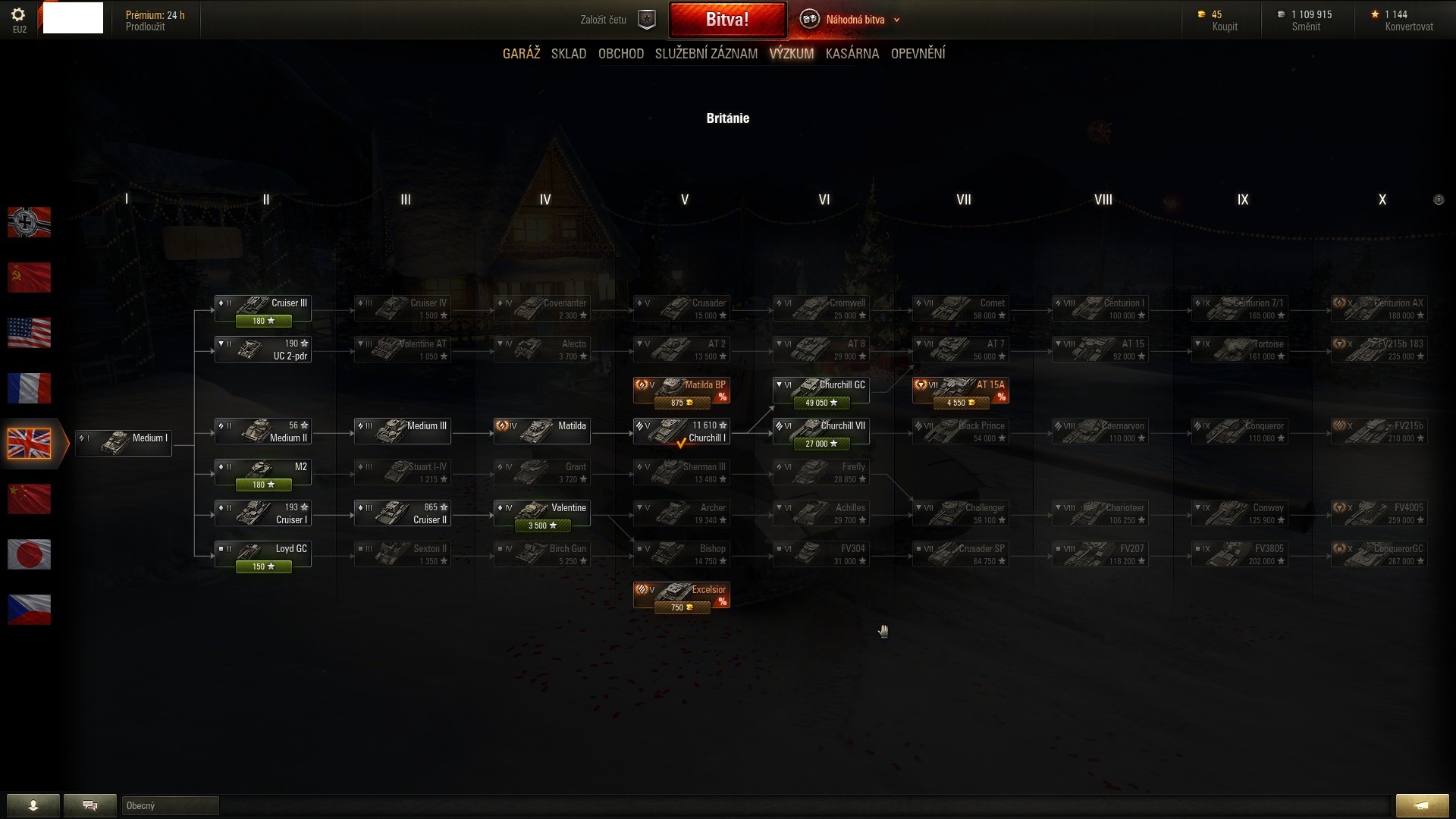
Task: Select the Matilda BP premium tank
Action: 681,391
